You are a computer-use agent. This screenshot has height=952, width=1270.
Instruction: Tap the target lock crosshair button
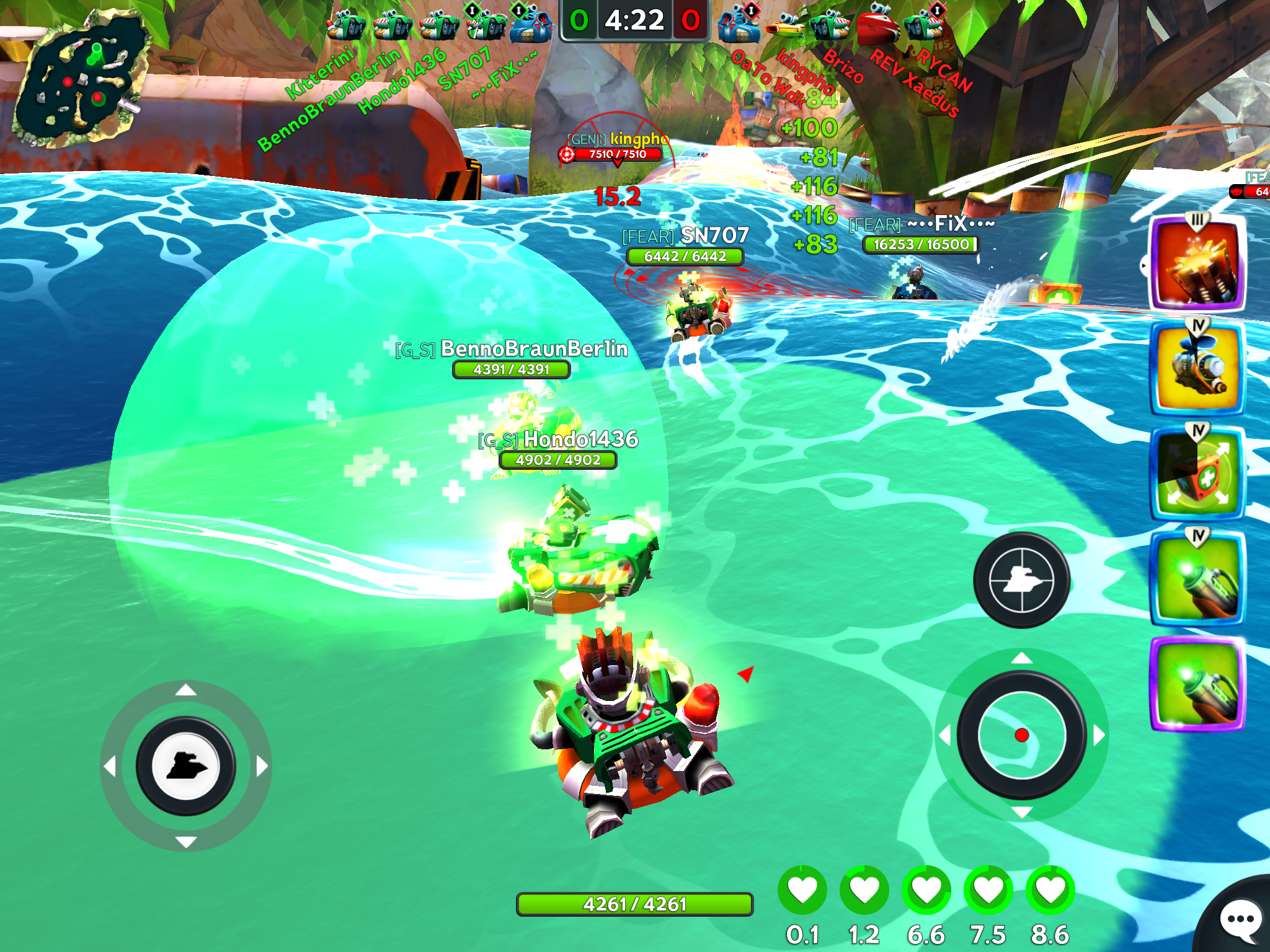[1021, 580]
